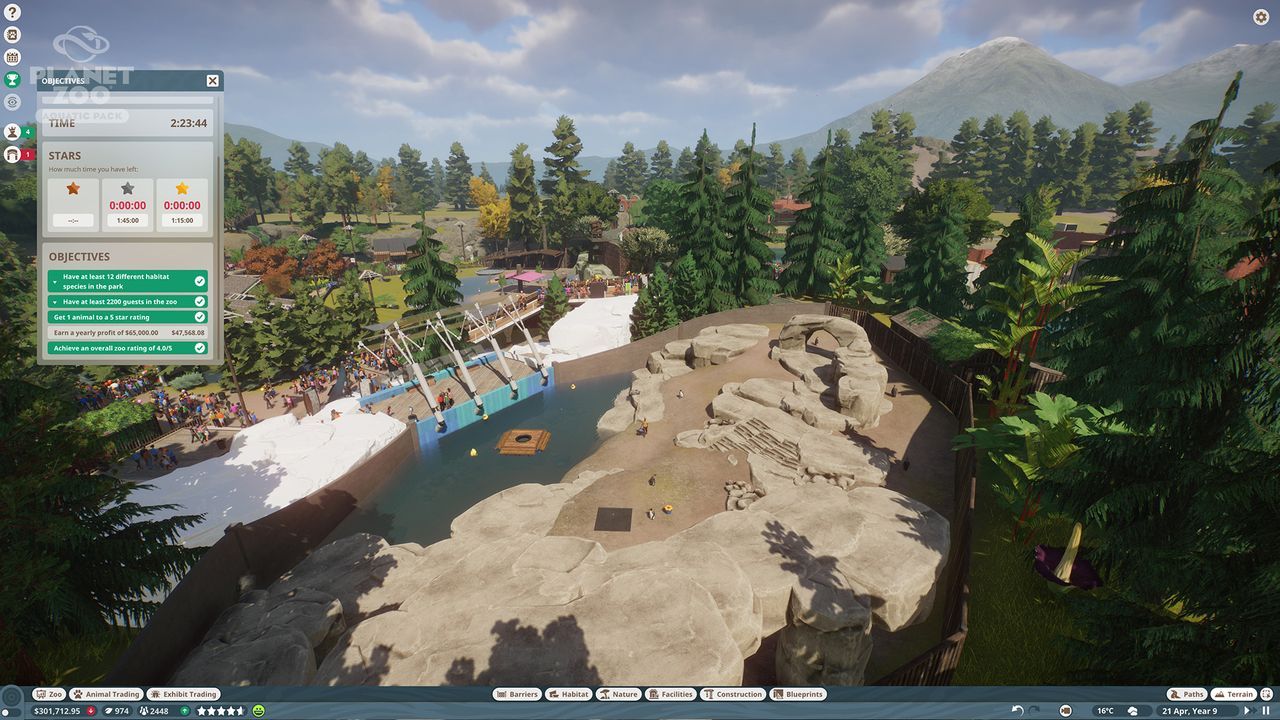Screen dimensions: 1280x720
Task: Select the Habitat tool in the bottom toolbar
Action: 569,694
